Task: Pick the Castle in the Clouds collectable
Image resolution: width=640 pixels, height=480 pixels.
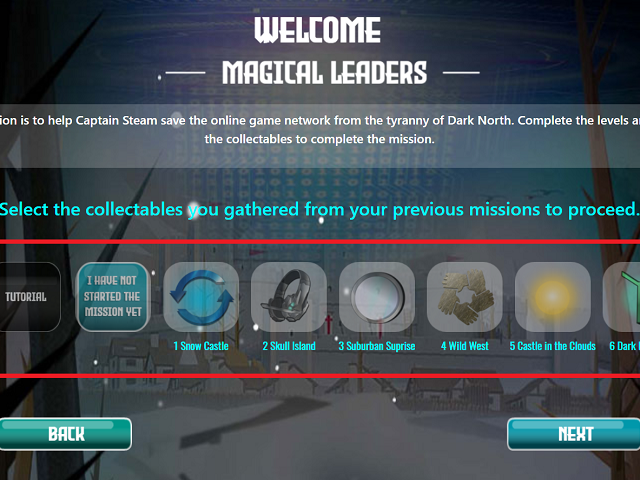Action: [553, 297]
